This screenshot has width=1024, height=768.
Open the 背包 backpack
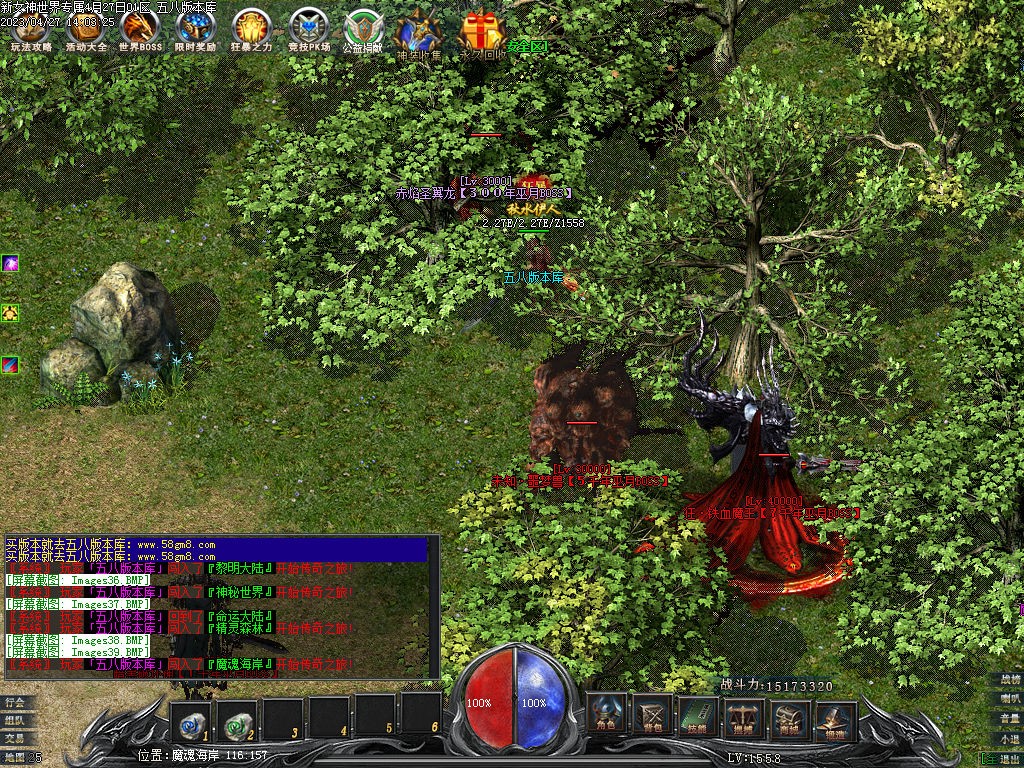point(653,716)
